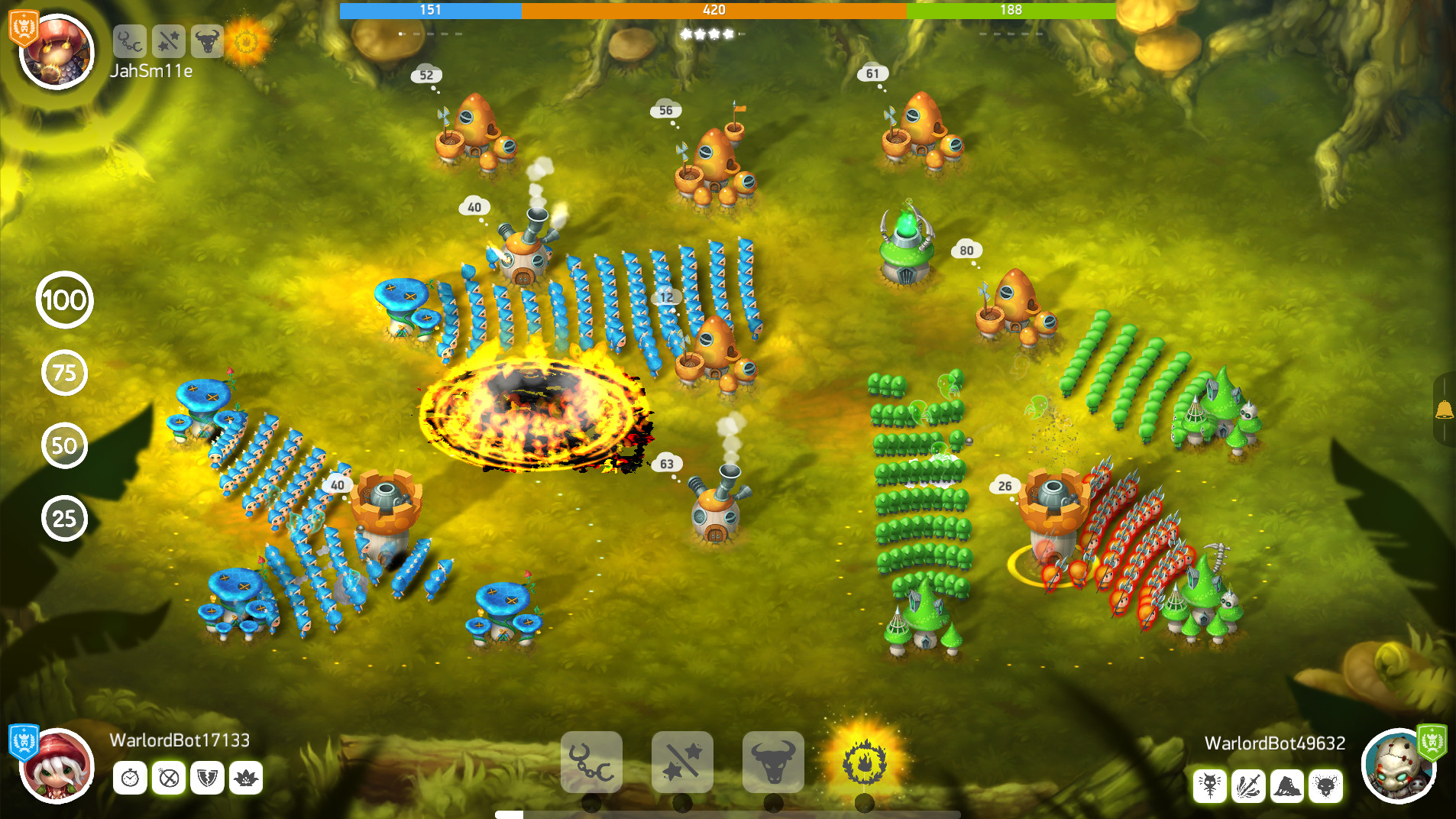Click JahSm11e's sunburst award badge
Image resolution: width=1456 pixels, height=819 pixels.
[x=247, y=43]
